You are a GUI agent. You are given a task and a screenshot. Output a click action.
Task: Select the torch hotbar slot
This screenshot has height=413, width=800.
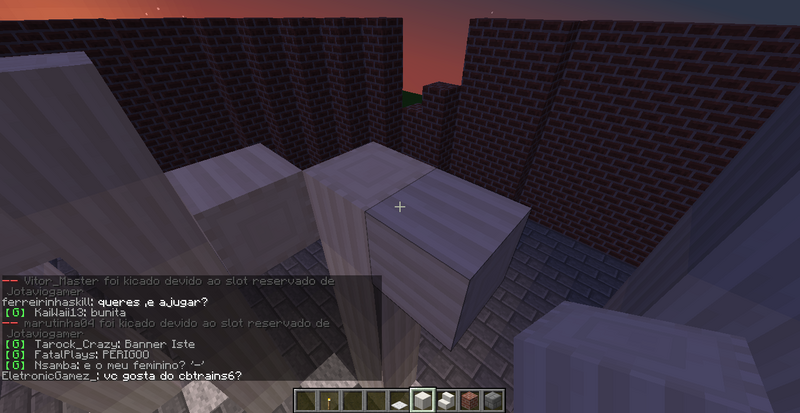[327, 401]
